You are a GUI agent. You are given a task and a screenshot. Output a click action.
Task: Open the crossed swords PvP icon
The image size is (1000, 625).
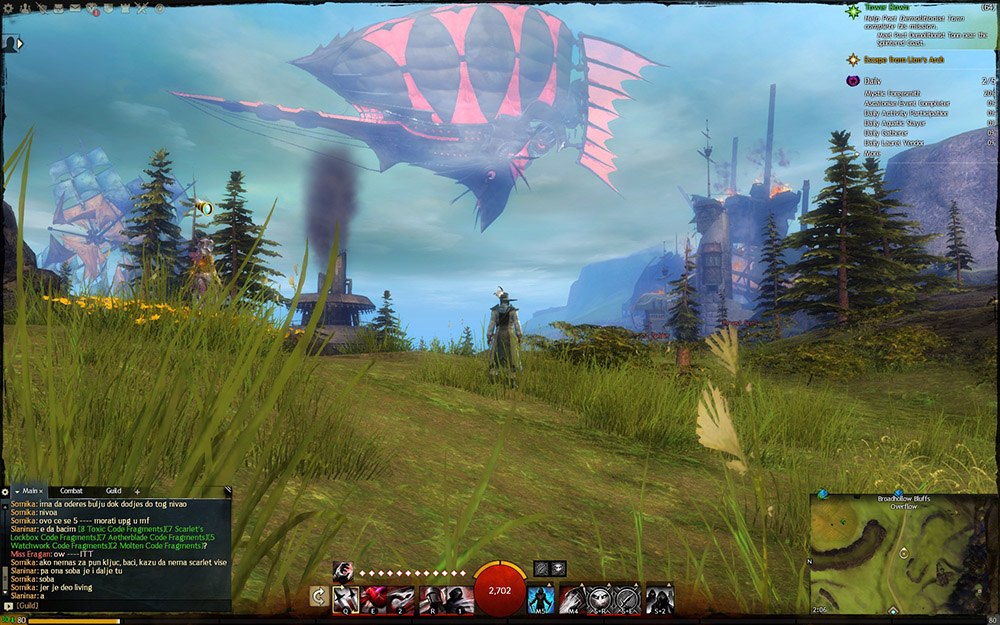point(141,9)
